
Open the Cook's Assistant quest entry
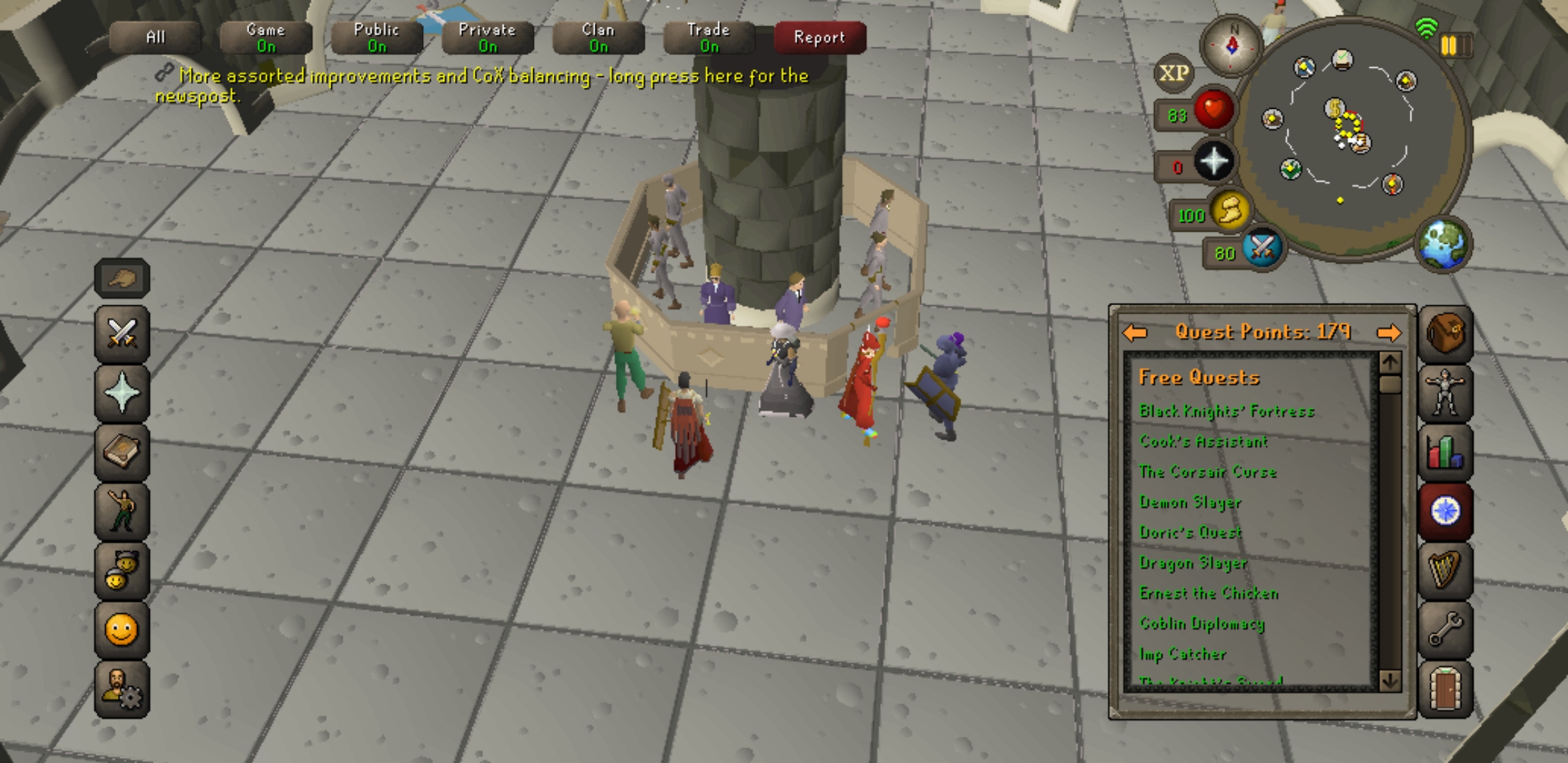[x=1203, y=442]
